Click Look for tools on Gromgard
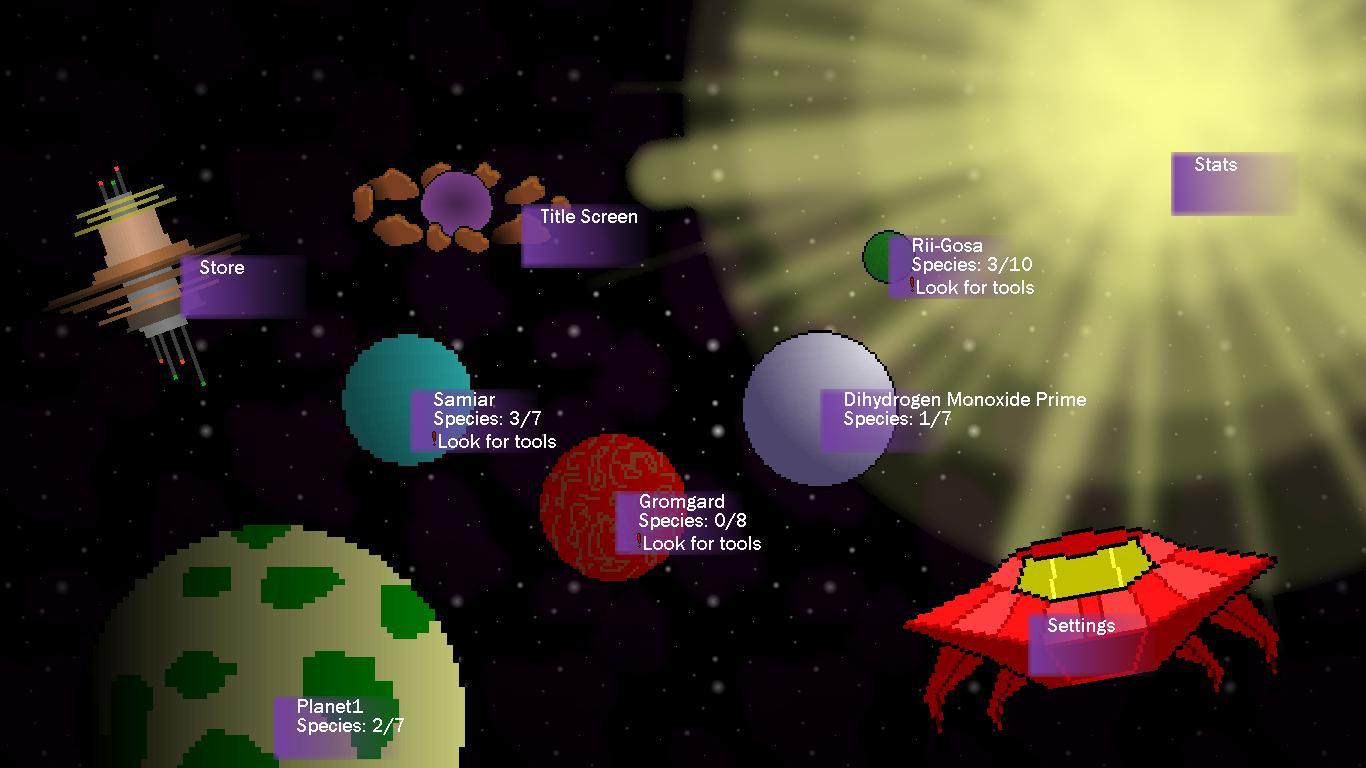The width and height of the screenshot is (1366, 768). [x=701, y=543]
